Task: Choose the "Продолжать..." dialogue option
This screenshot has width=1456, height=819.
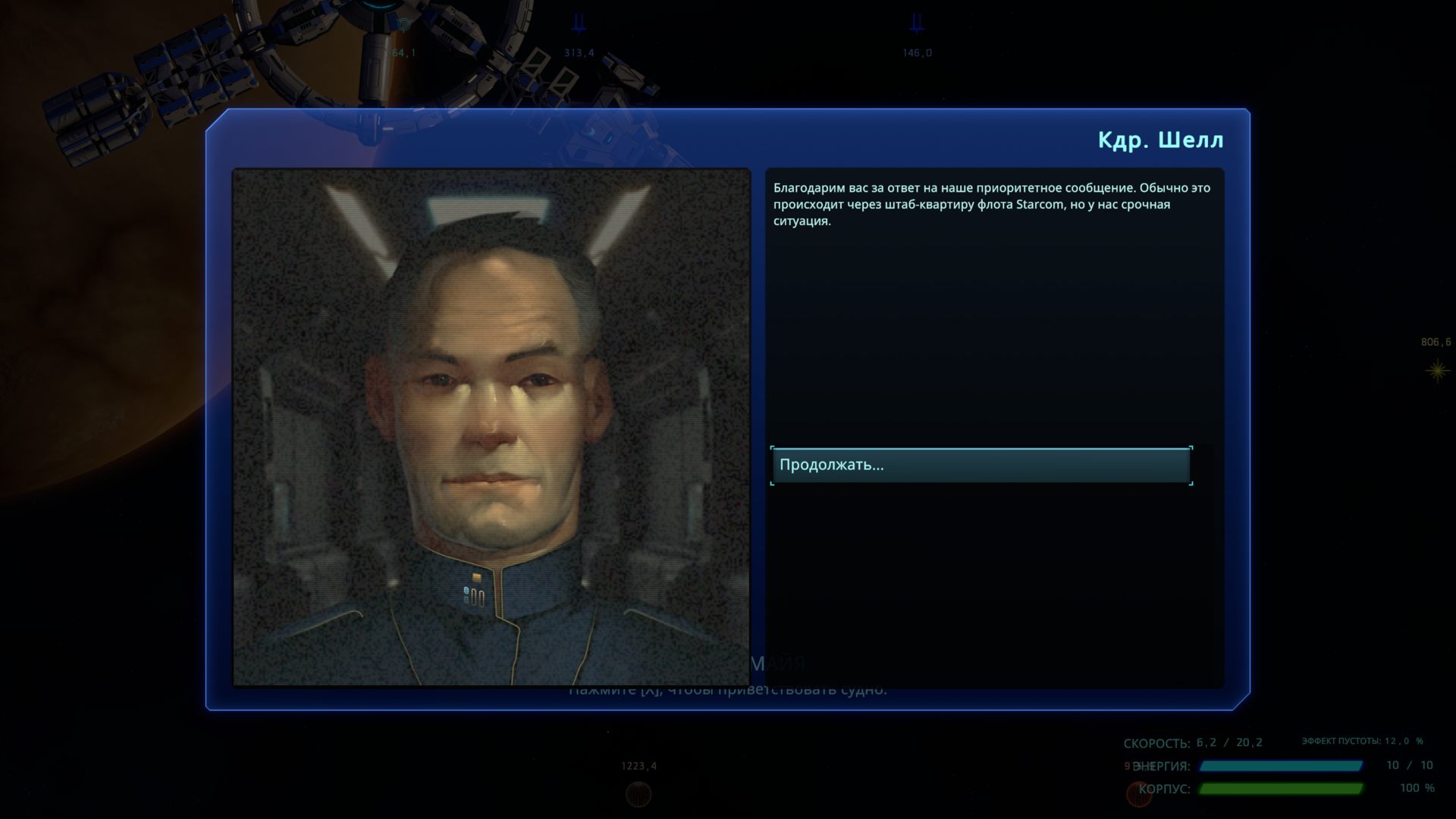Action: click(981, 466)
